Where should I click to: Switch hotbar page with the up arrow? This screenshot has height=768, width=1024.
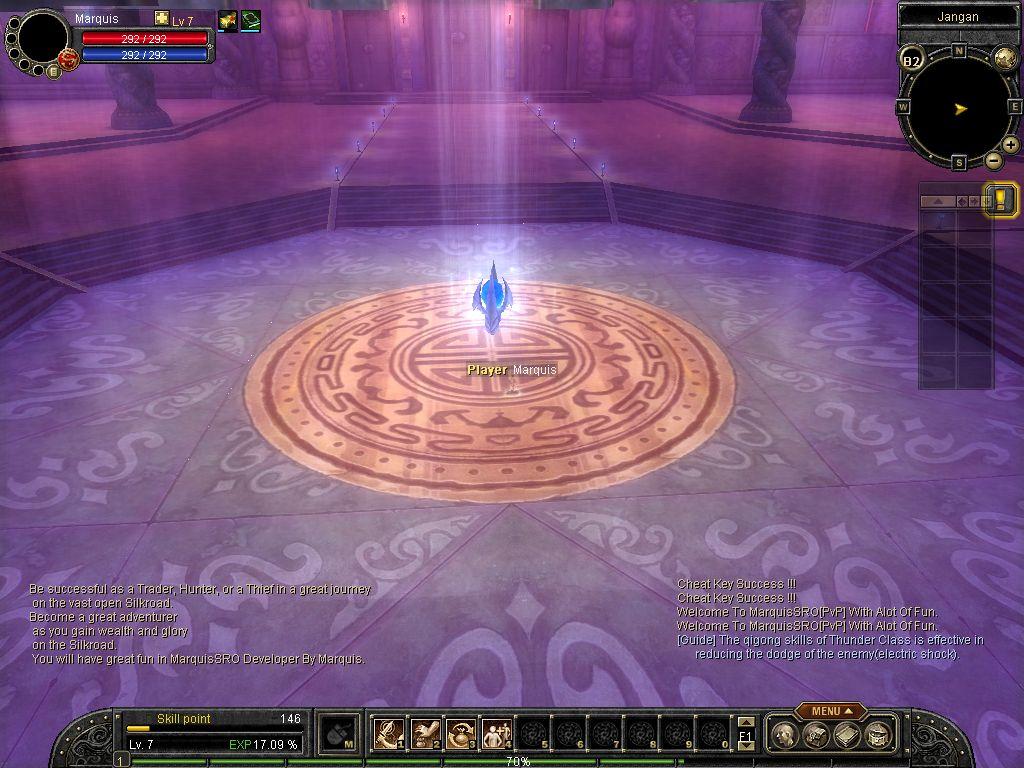(745, 723)
